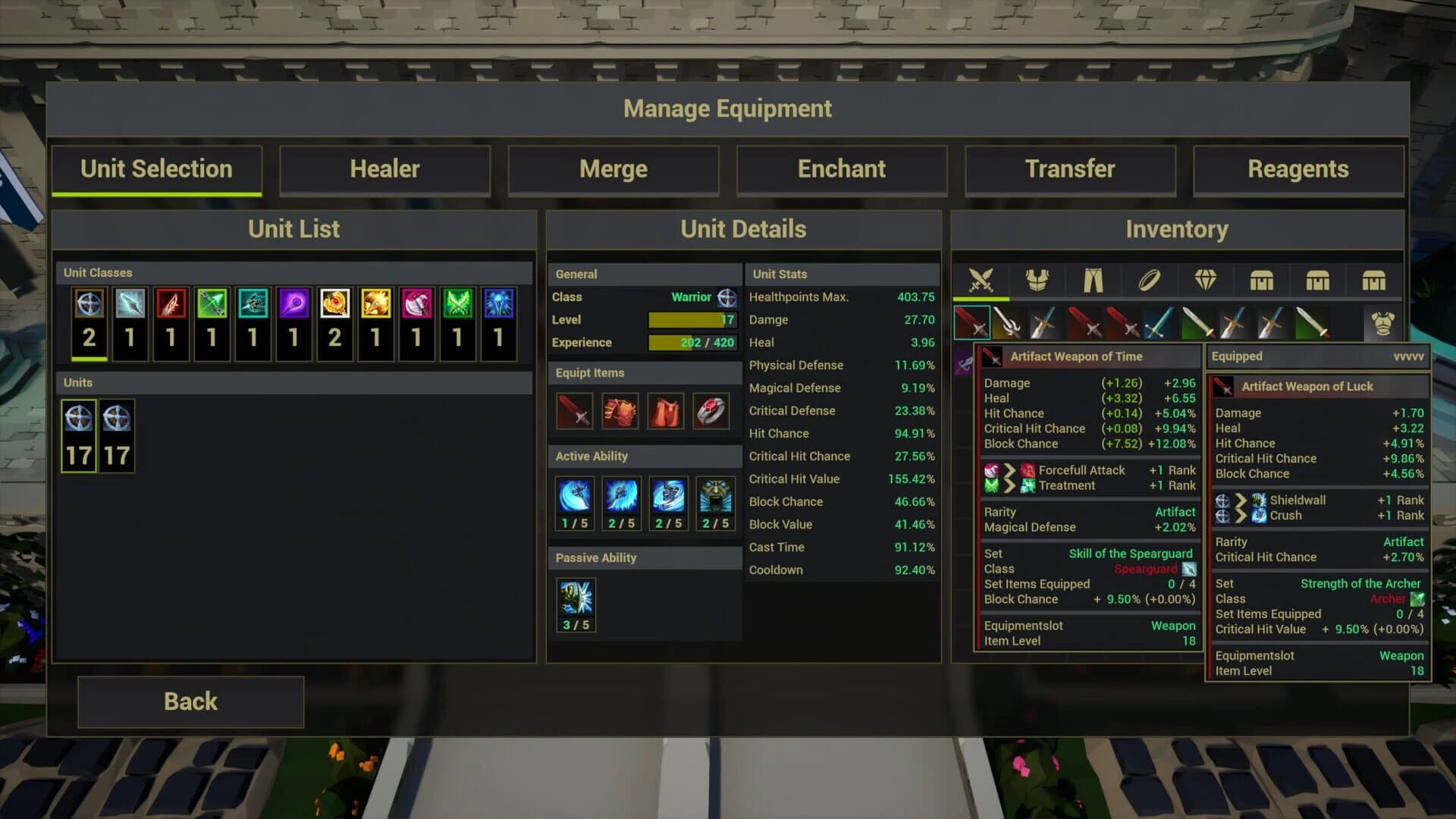
Task: Open the Transfer tab
Action: point(1070,169)
